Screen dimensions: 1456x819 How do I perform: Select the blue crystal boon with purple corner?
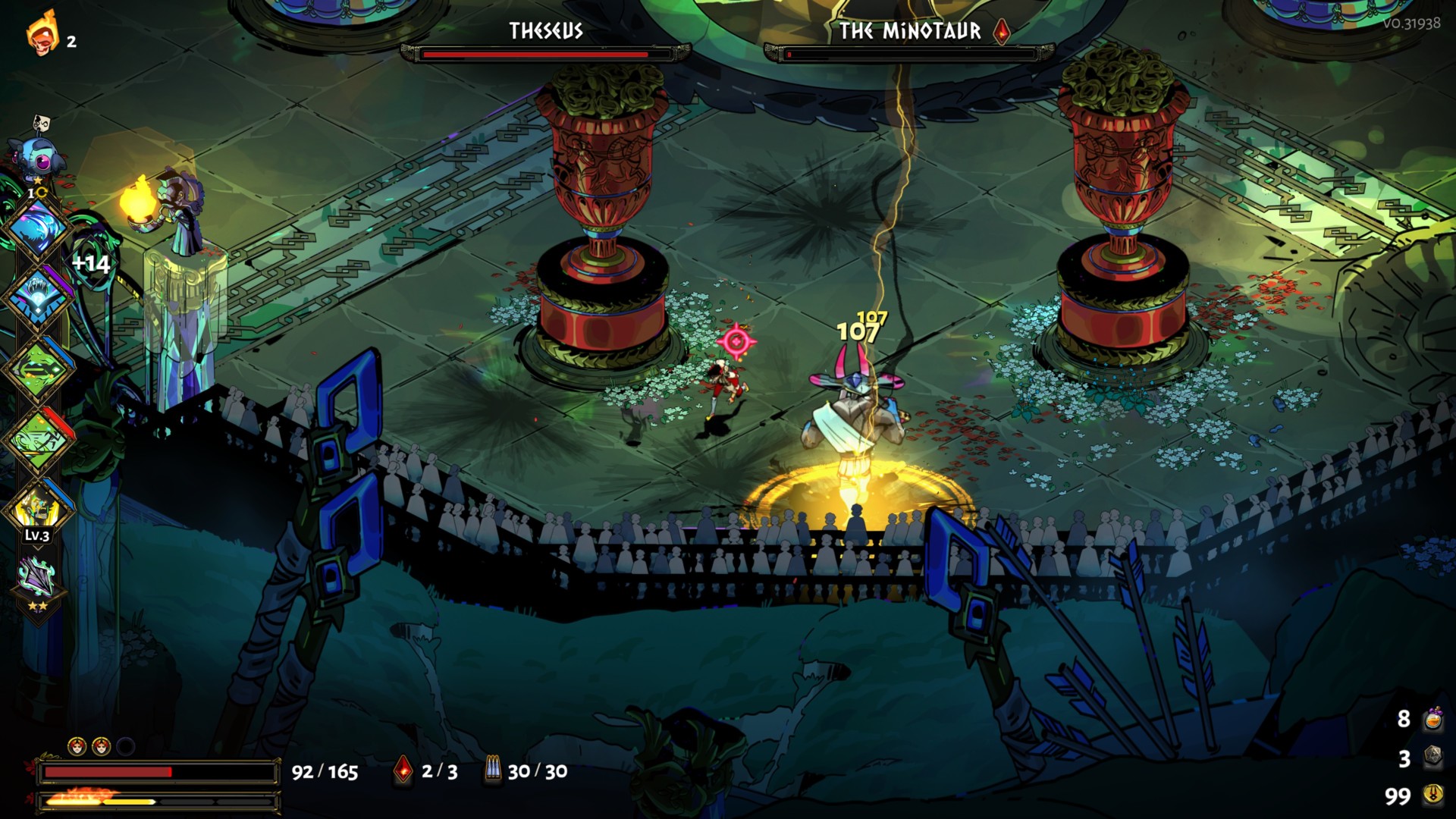click(x=38, y=297)
